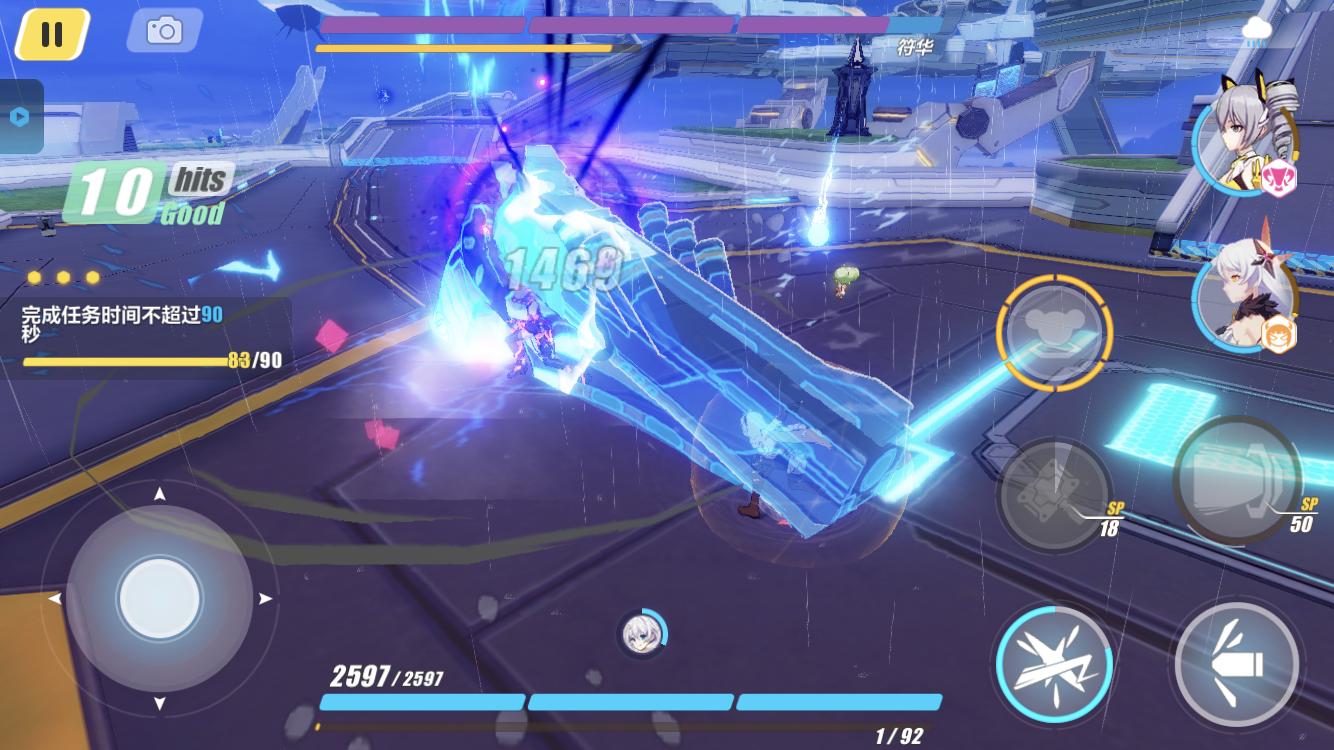
Task: Expand the blue side panel arrow
Action: pos(20,116)
